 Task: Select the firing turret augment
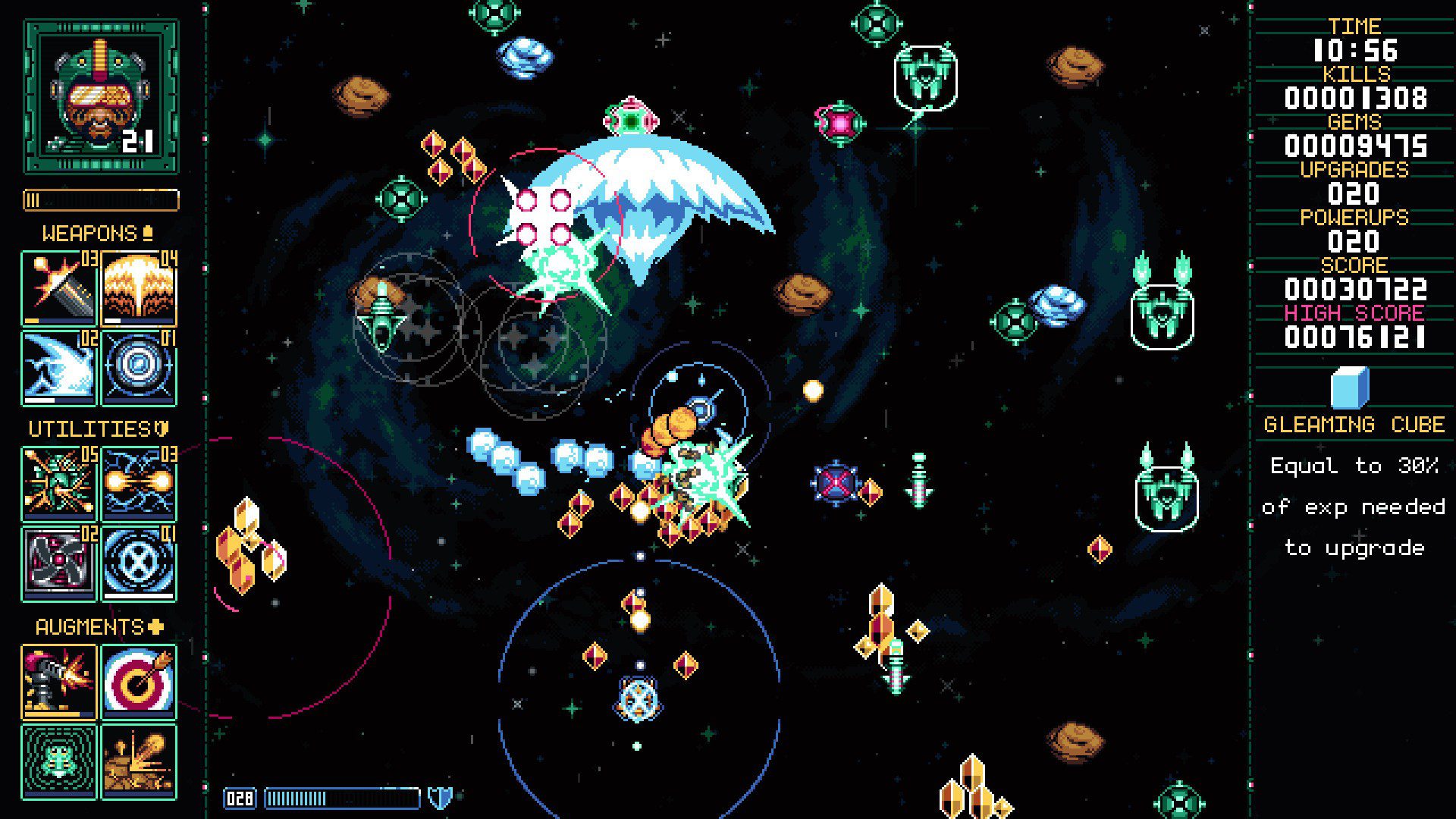pos(59,682)
